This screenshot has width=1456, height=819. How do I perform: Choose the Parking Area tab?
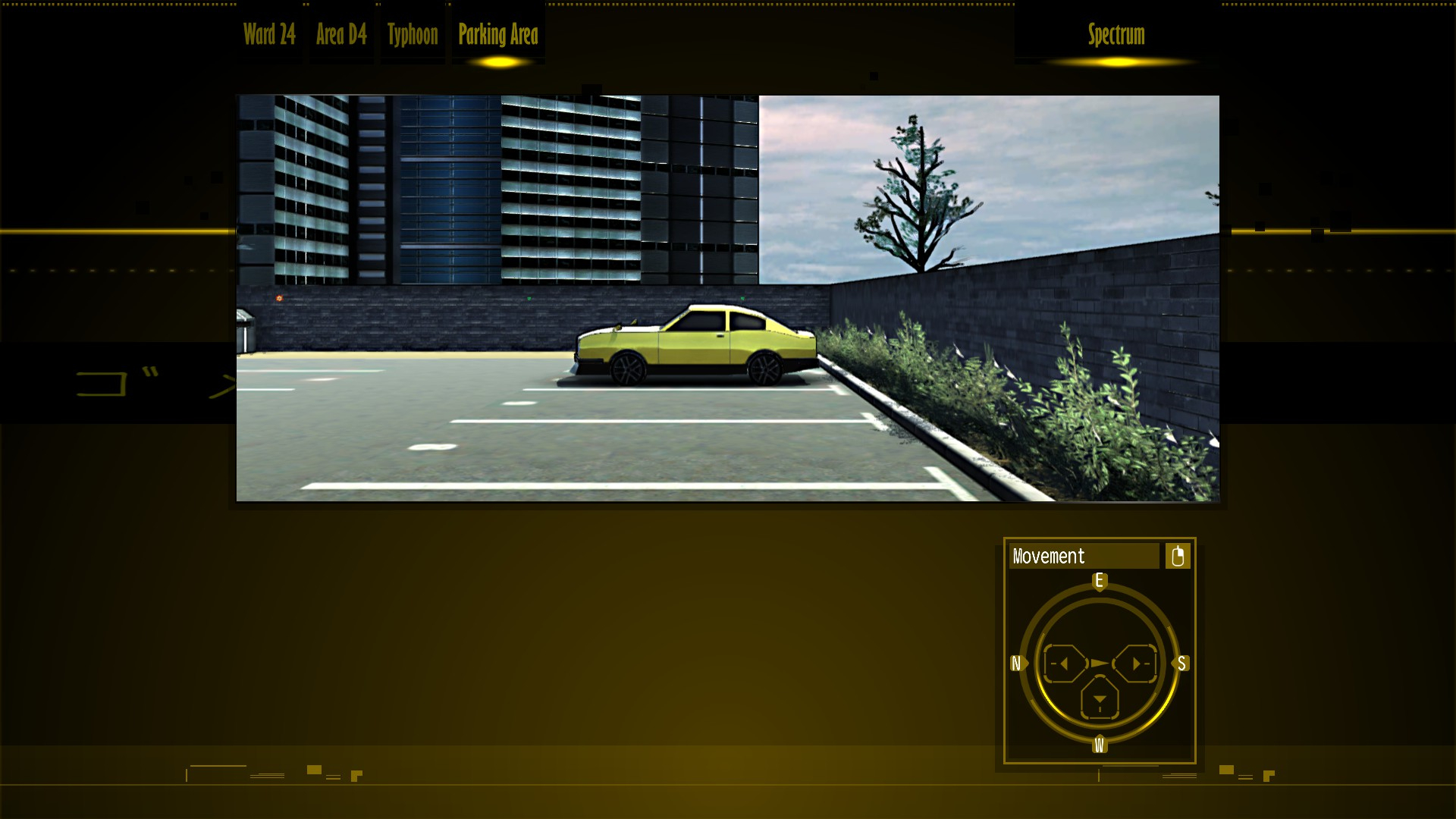click(x=498, y=35)
